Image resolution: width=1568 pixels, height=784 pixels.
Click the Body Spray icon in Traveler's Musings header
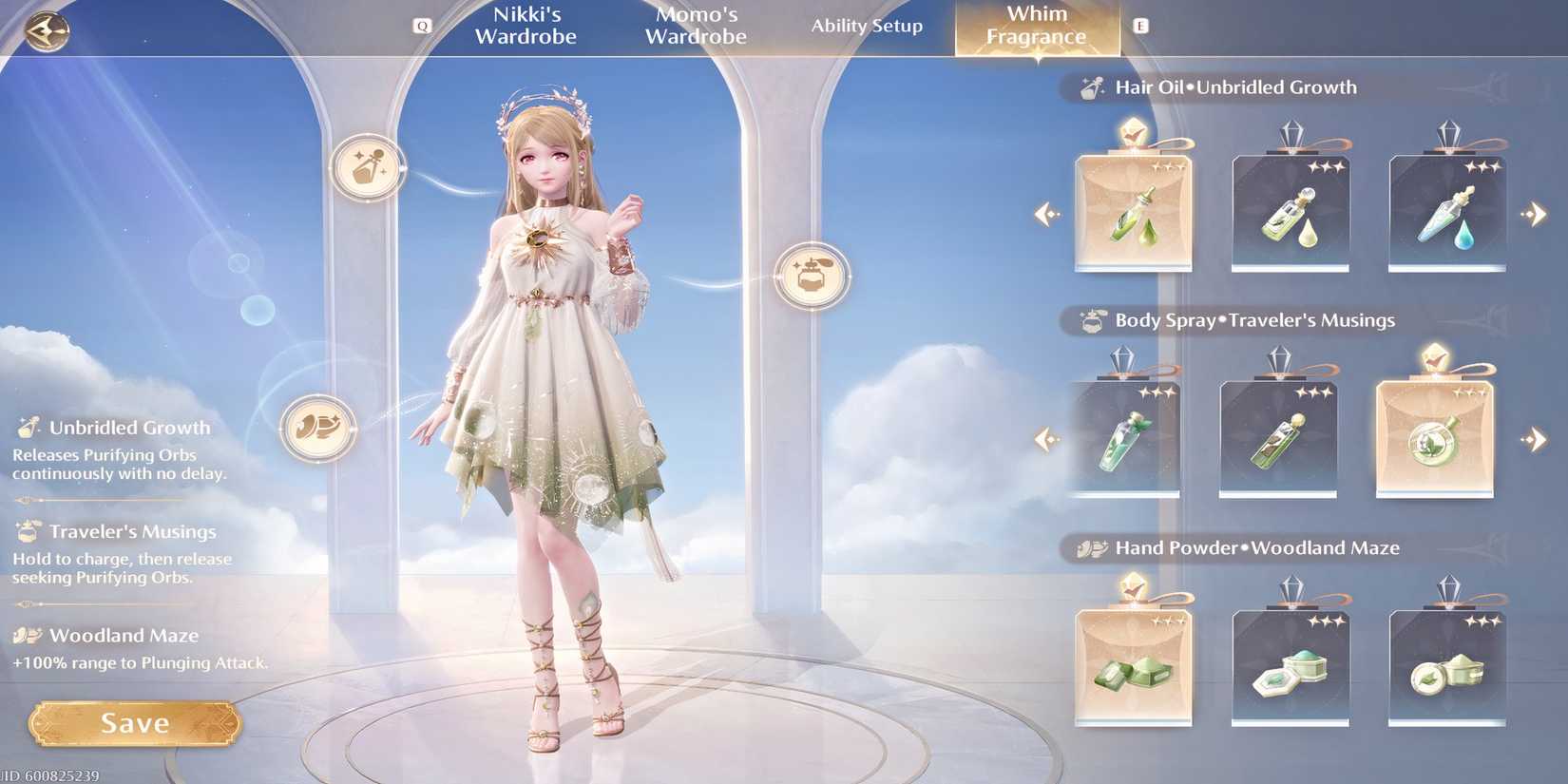pos(1091,320)
